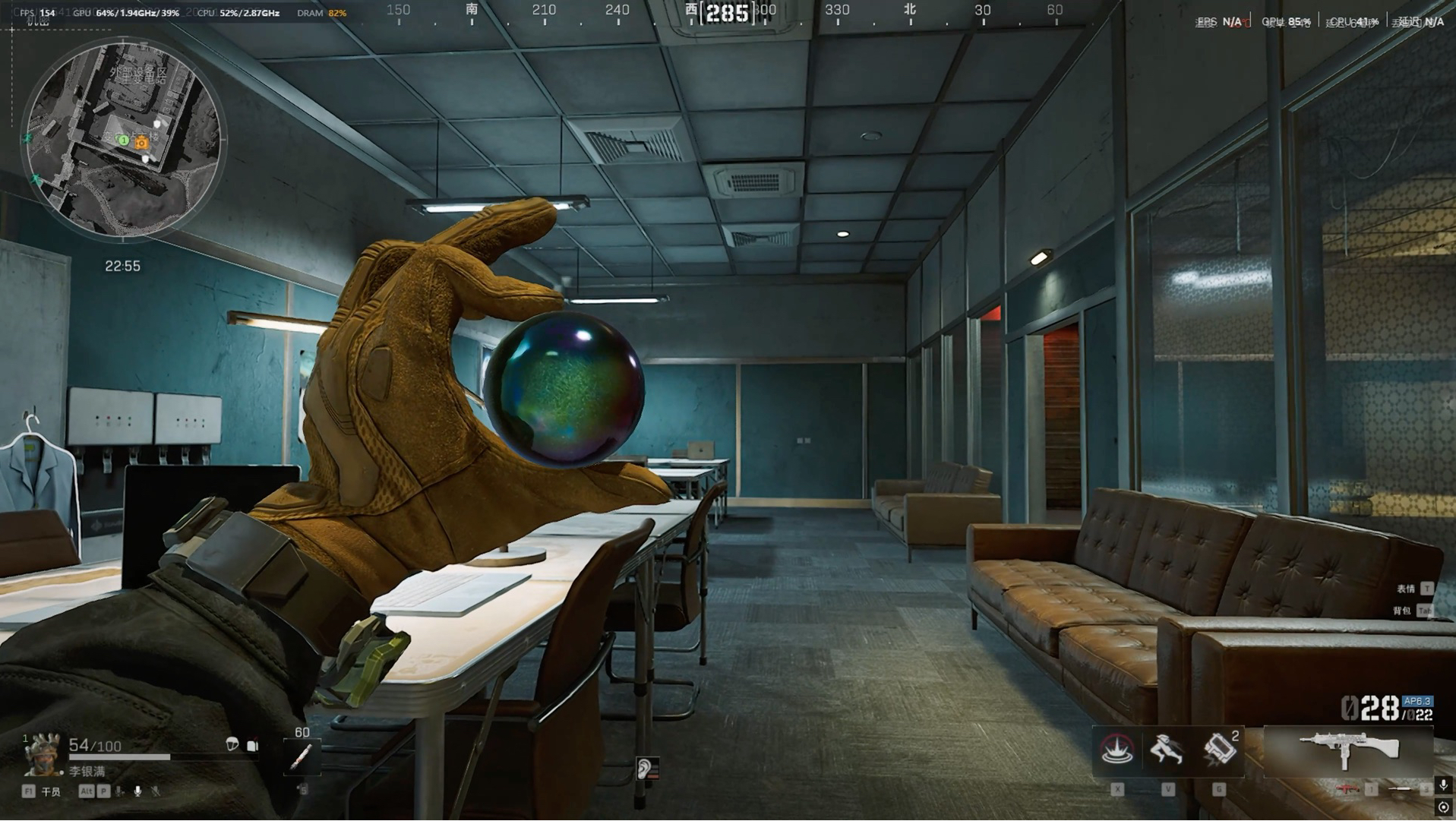Open the circular minimap

point(123,138)
